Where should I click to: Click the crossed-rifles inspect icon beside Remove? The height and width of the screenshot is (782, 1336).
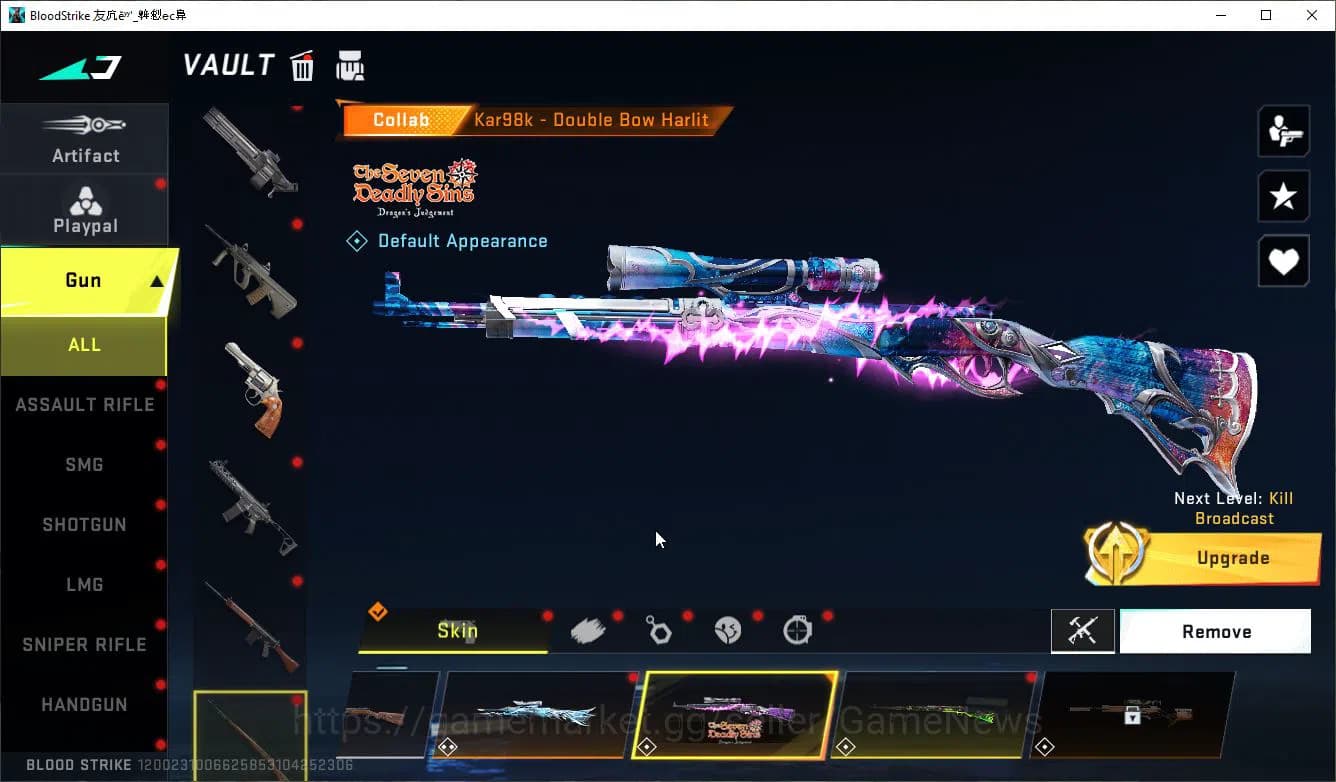(1083, 631)
